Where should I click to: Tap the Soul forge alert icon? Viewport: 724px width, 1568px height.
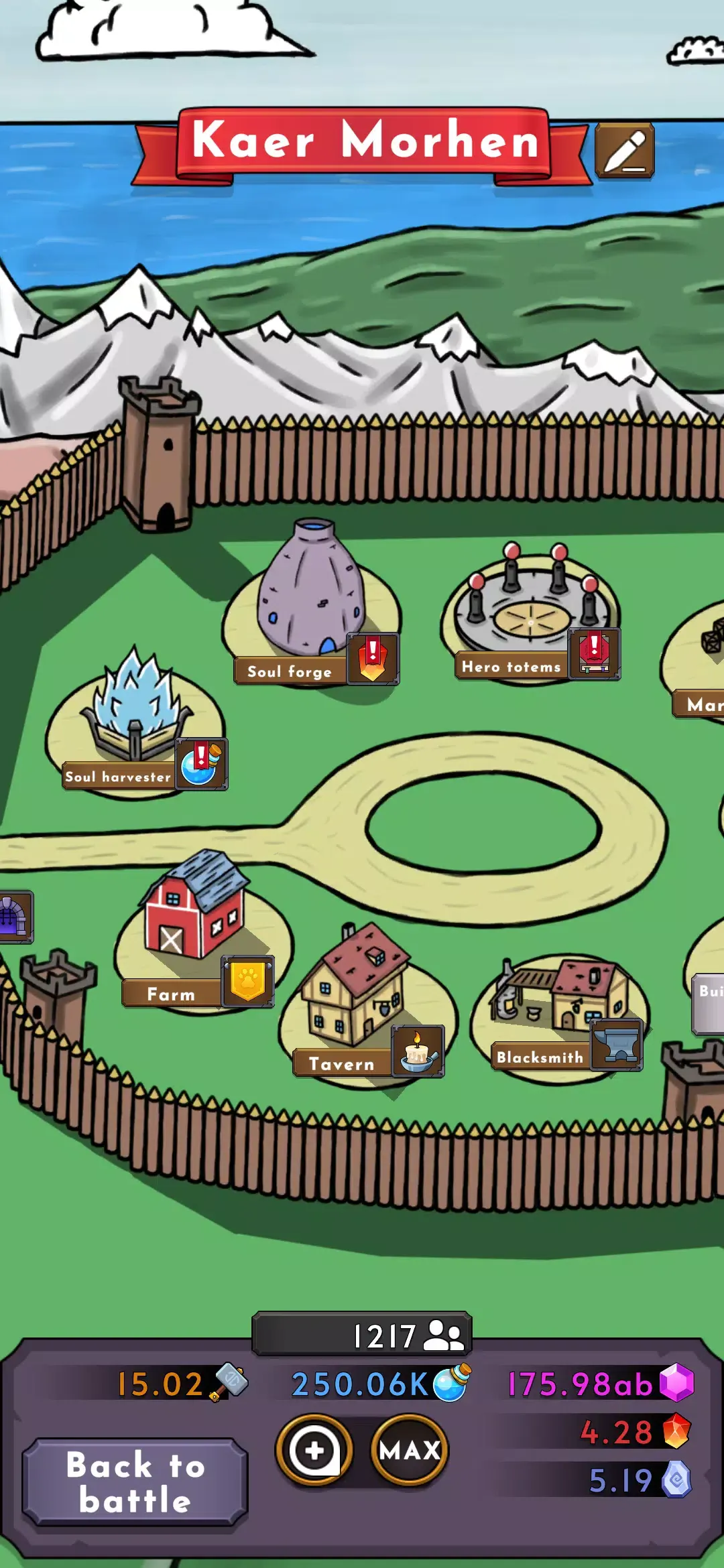(x=373, y=659)
